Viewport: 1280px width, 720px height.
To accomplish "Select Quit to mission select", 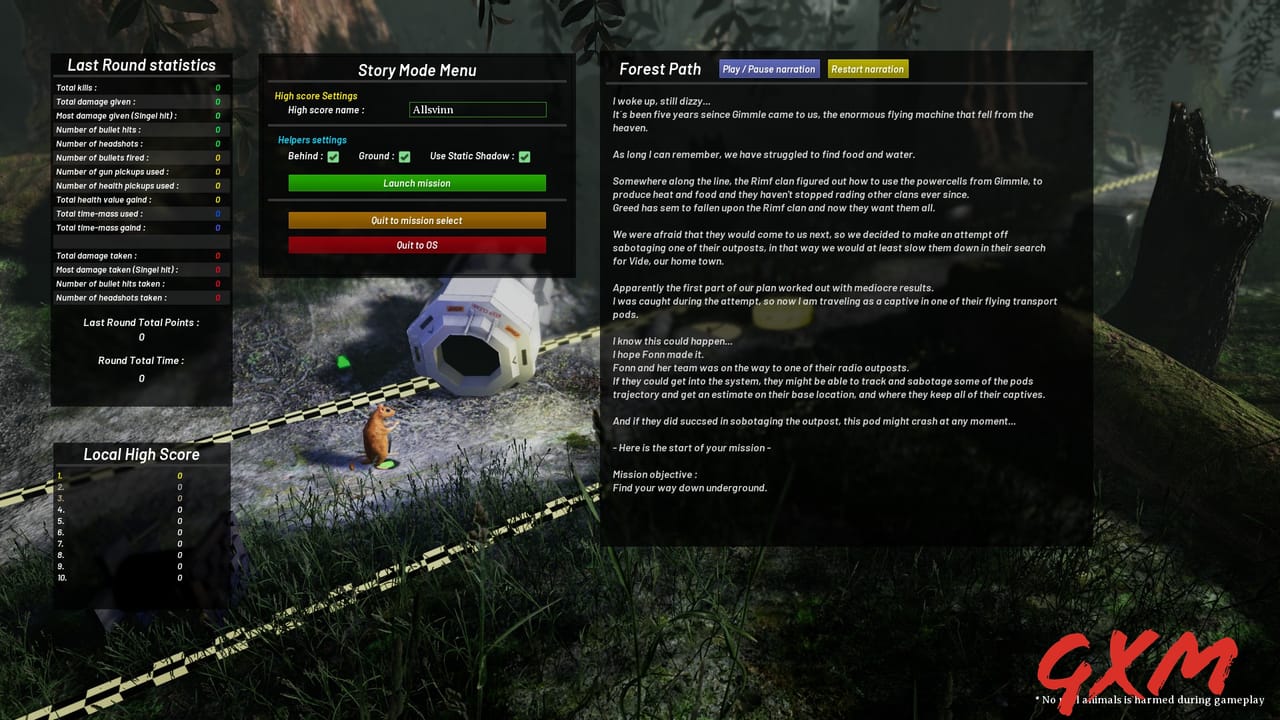I will pos(417,220).
